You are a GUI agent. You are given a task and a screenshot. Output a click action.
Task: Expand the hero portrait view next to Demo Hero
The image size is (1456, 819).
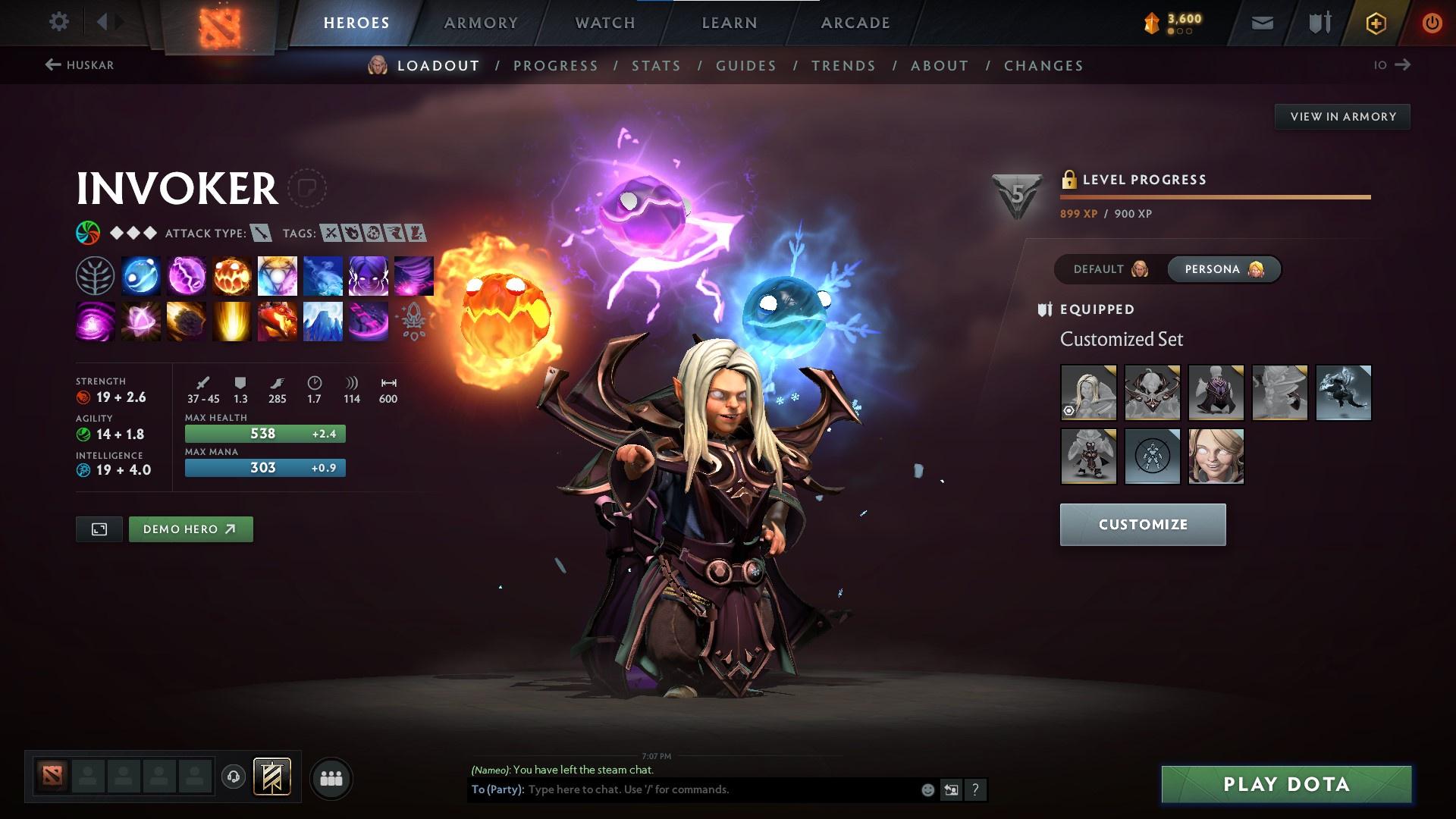click(100, 529)
